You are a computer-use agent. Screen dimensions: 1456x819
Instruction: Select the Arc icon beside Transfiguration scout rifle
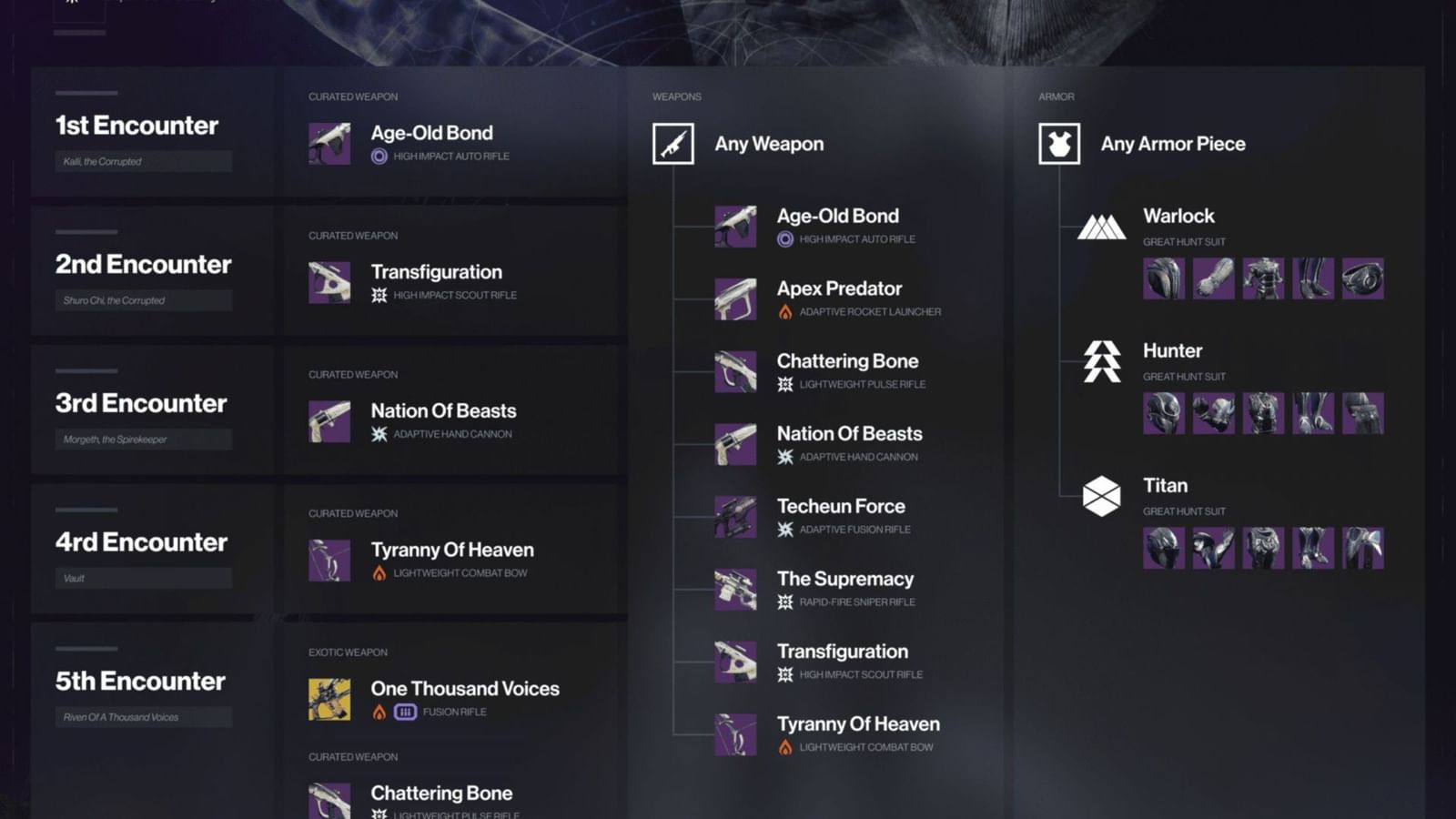pyautogui.click(x=784, y=674)
